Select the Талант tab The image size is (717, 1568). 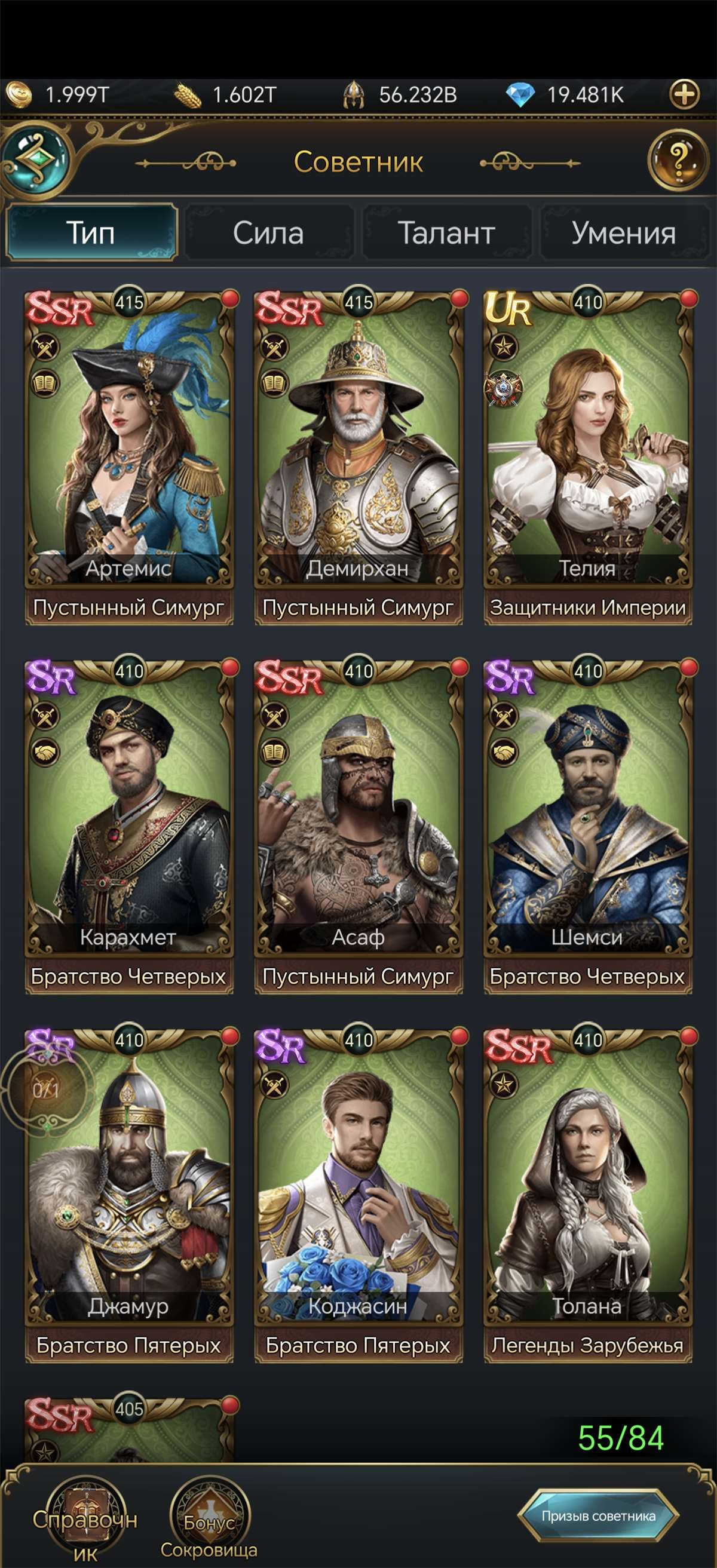(x=446, y=233)
